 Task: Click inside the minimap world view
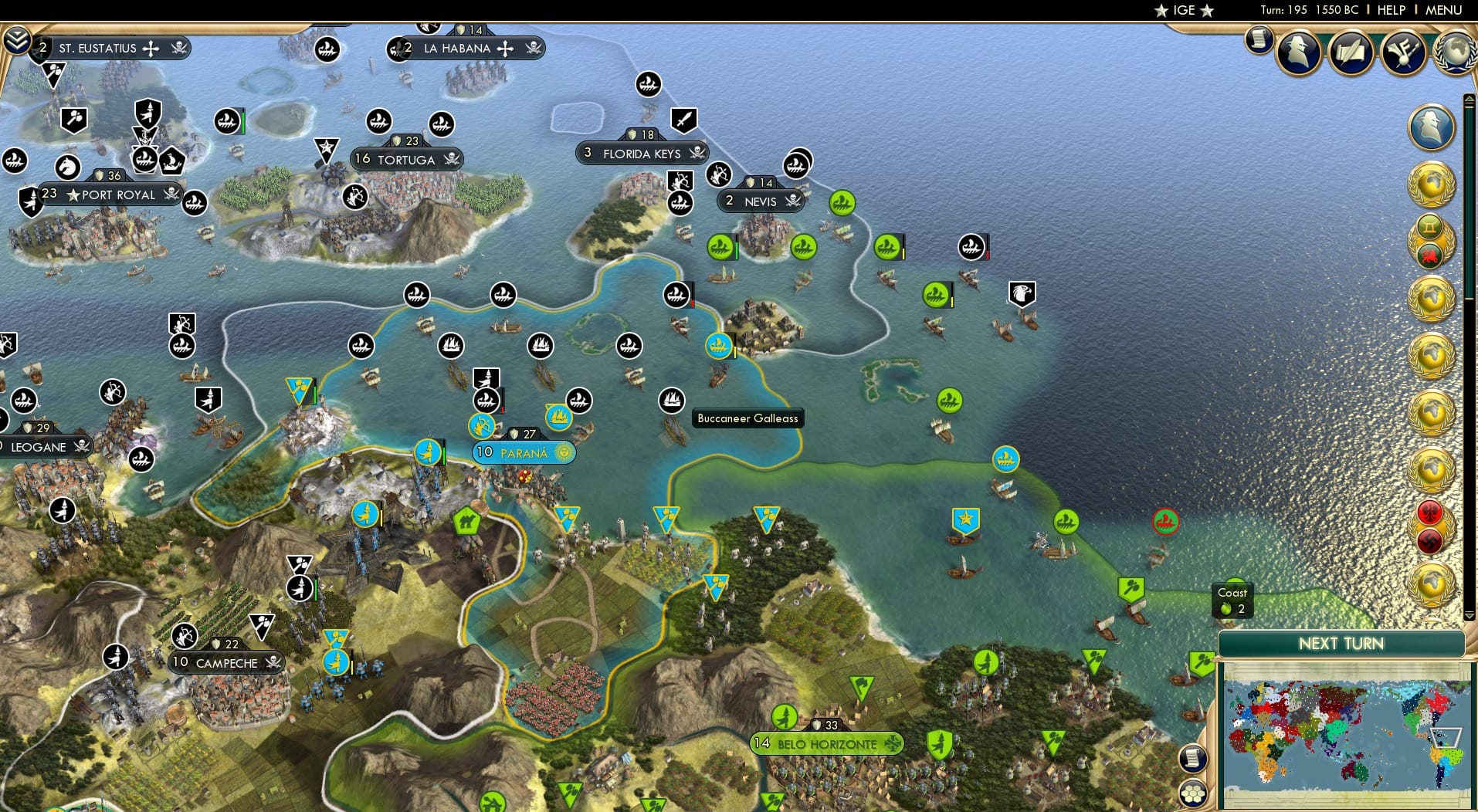click(1347, 733)
